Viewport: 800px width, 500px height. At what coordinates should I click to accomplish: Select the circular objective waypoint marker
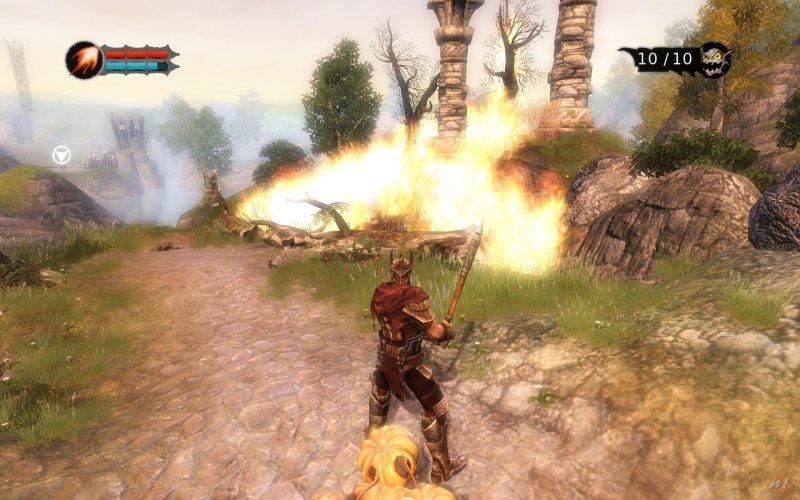pyautogui.click(x=62, y=155)
